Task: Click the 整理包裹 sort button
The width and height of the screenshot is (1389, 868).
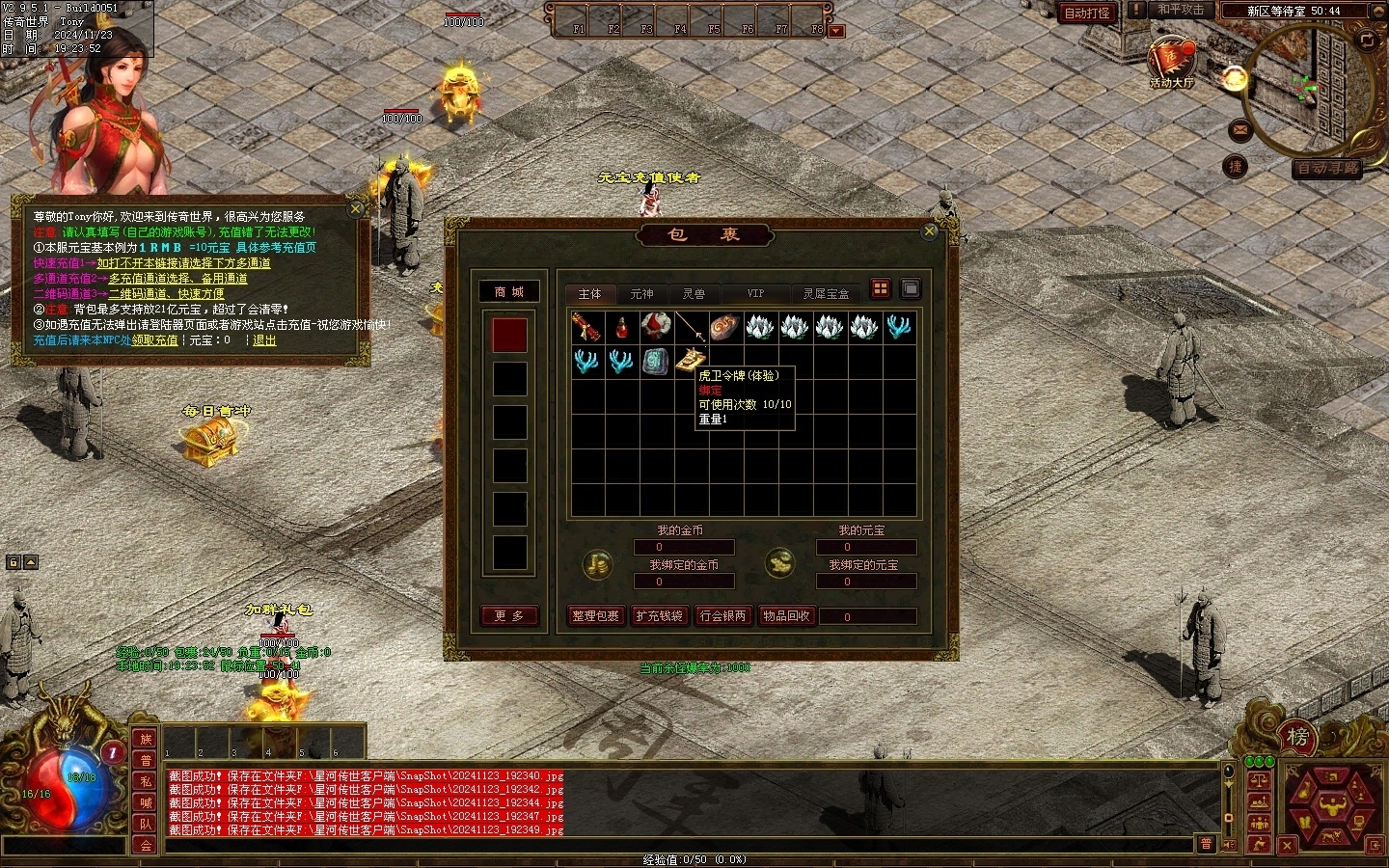Action: 595,615
